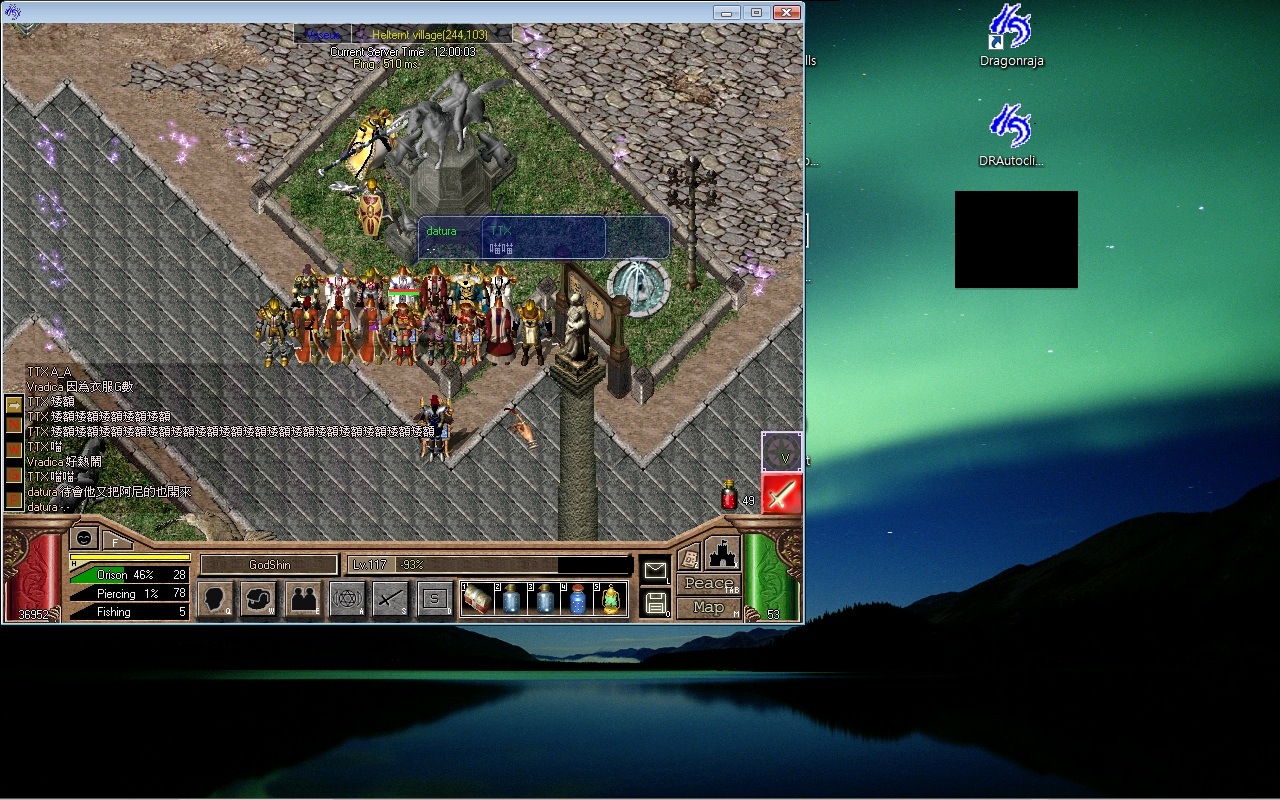
Task: Open the backpack inventory button
Action: coord(259,599)
